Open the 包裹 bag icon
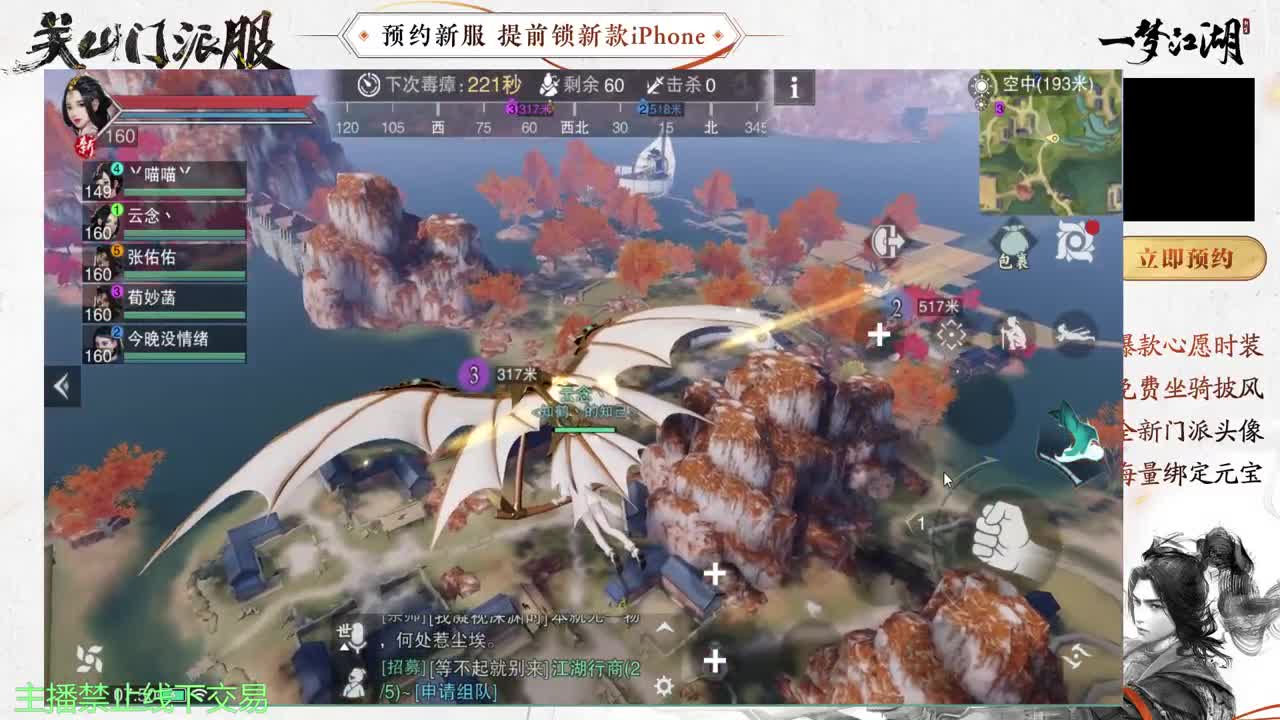The image size is (1280, 720). coord(1015,240)
